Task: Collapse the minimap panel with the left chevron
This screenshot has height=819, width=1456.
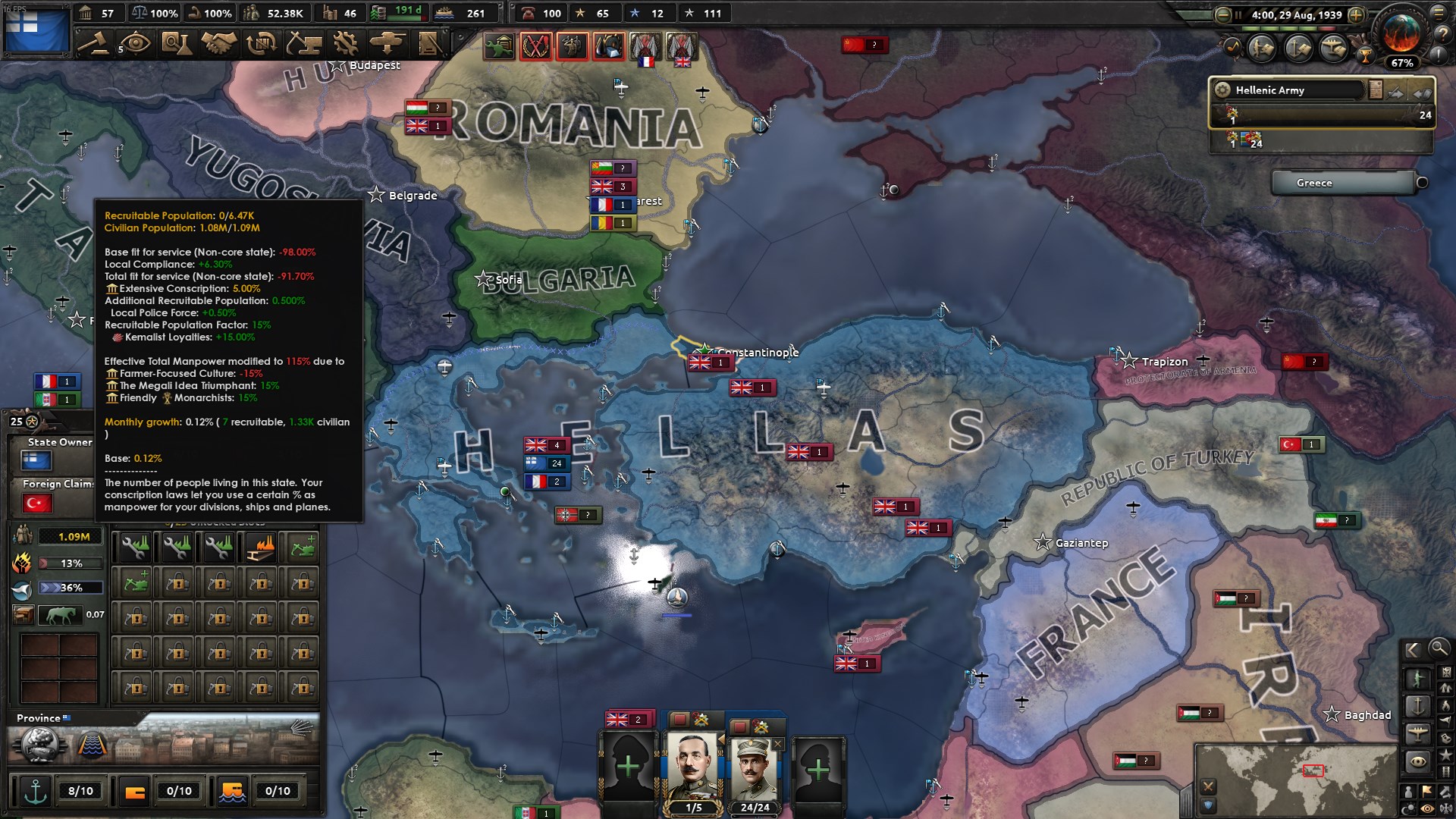Action: pos(1415,650)
